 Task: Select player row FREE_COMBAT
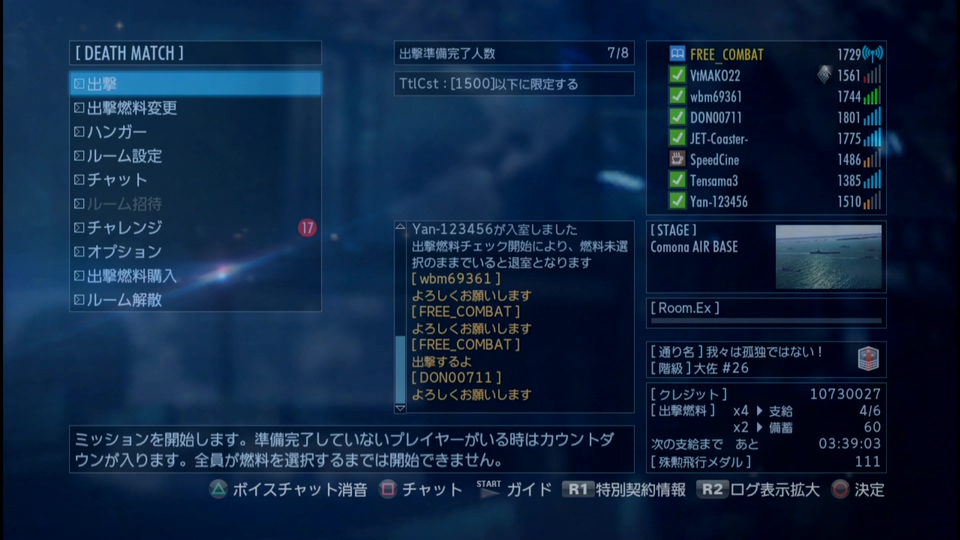(765, 54)
